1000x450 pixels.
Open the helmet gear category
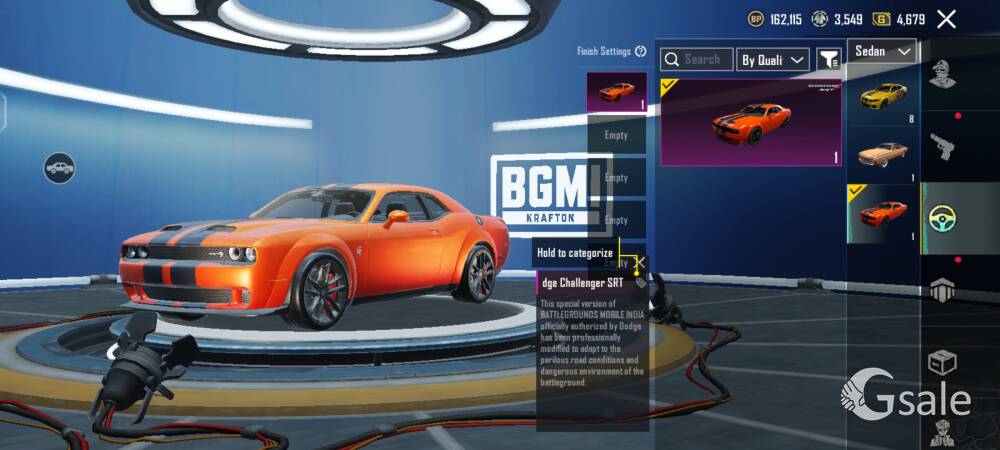[942, 290]
